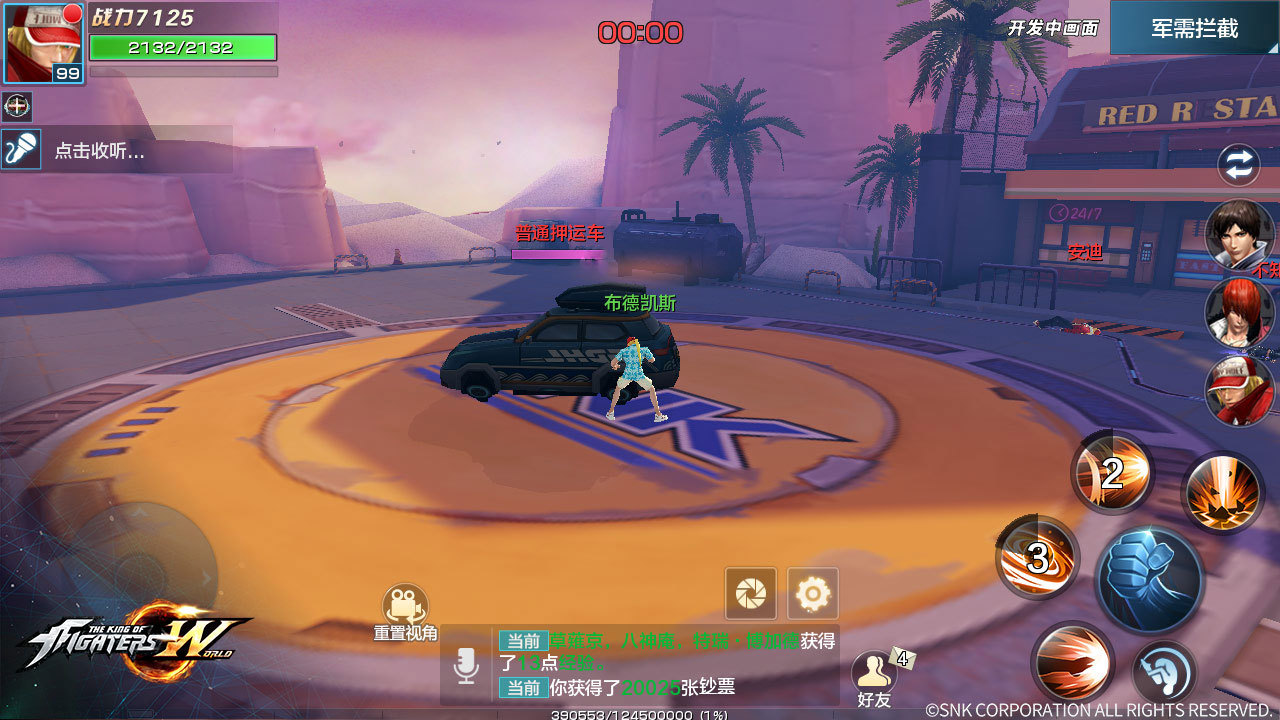This screenshot has width=1280, height=720.
Task: Open the 军需拦截 mission button
Action: click(1194, 28)
